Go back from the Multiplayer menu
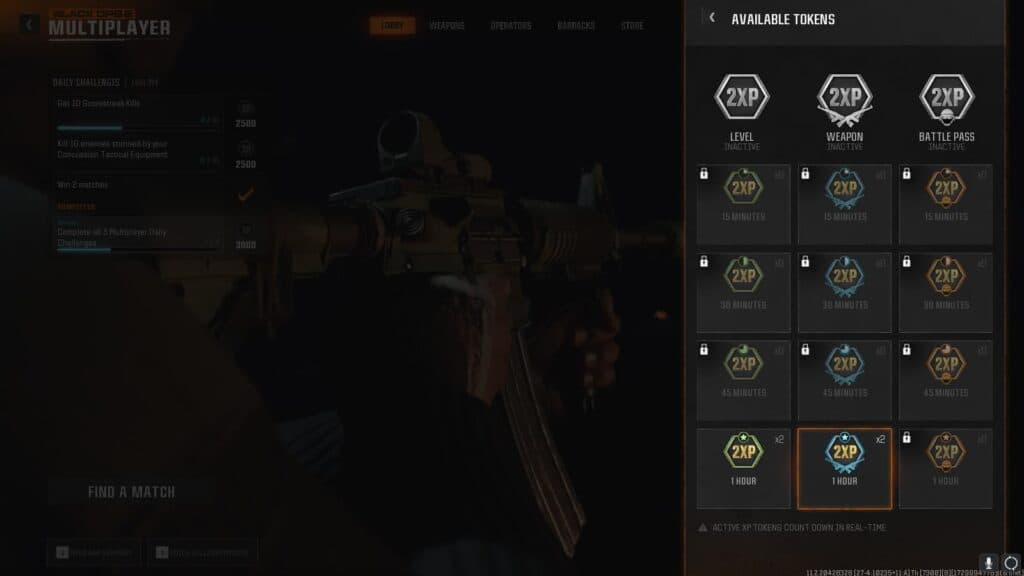Image resolution: width=1024 pixels, height=576 pixels. point(30,24)
